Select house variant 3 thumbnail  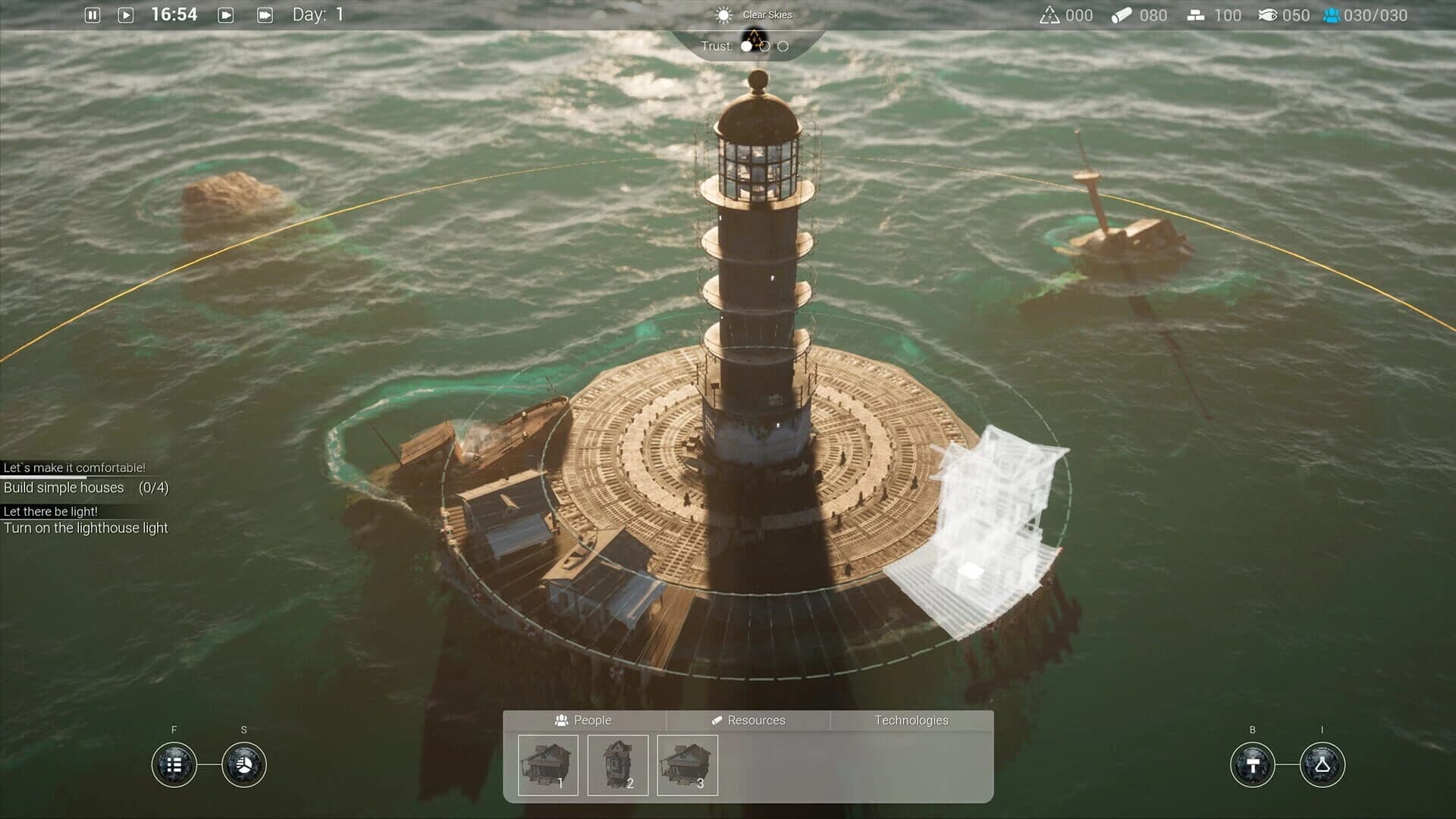(x=686, y=764)
